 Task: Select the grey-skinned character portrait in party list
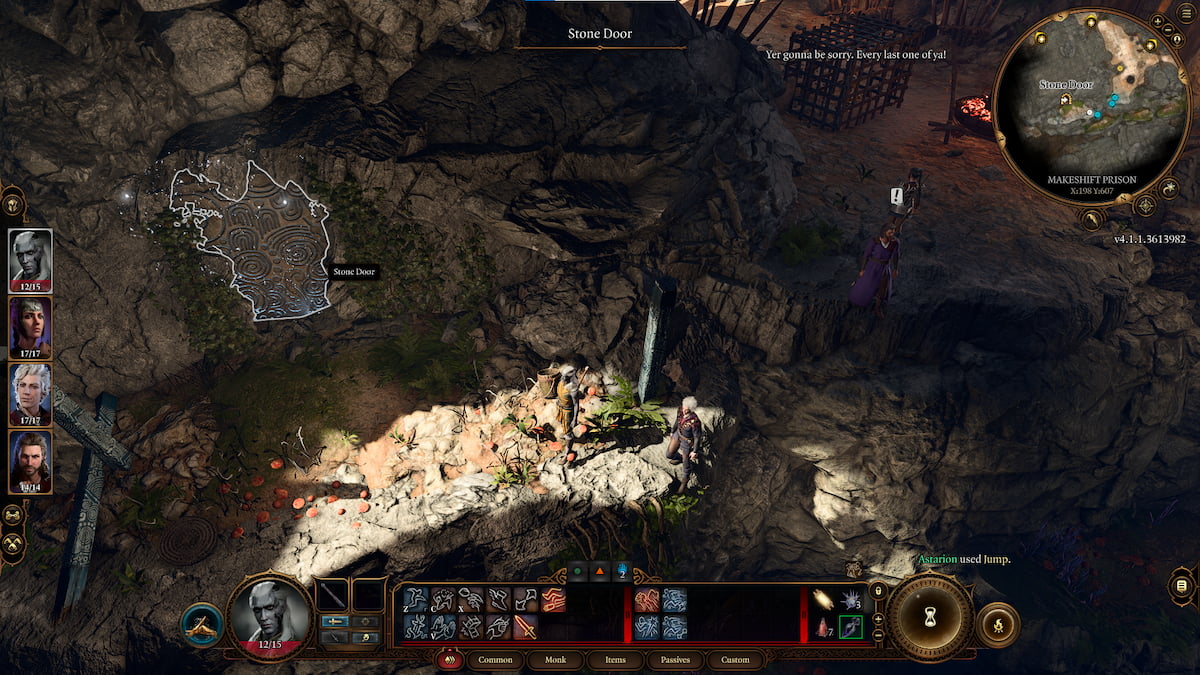(x=30, y=259)
